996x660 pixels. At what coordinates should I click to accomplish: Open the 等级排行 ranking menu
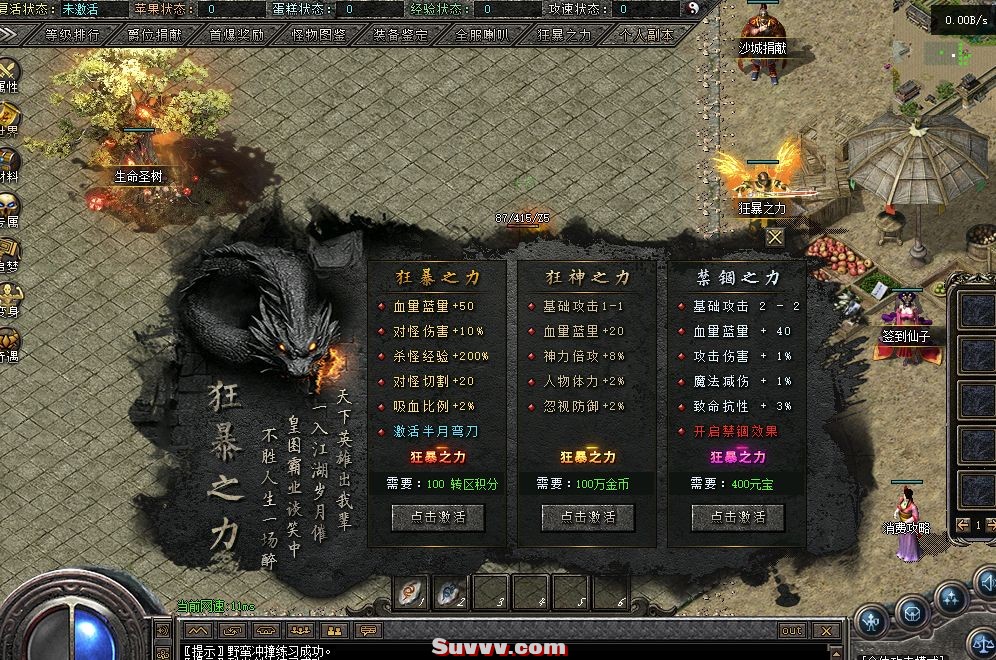pos(73,34)
